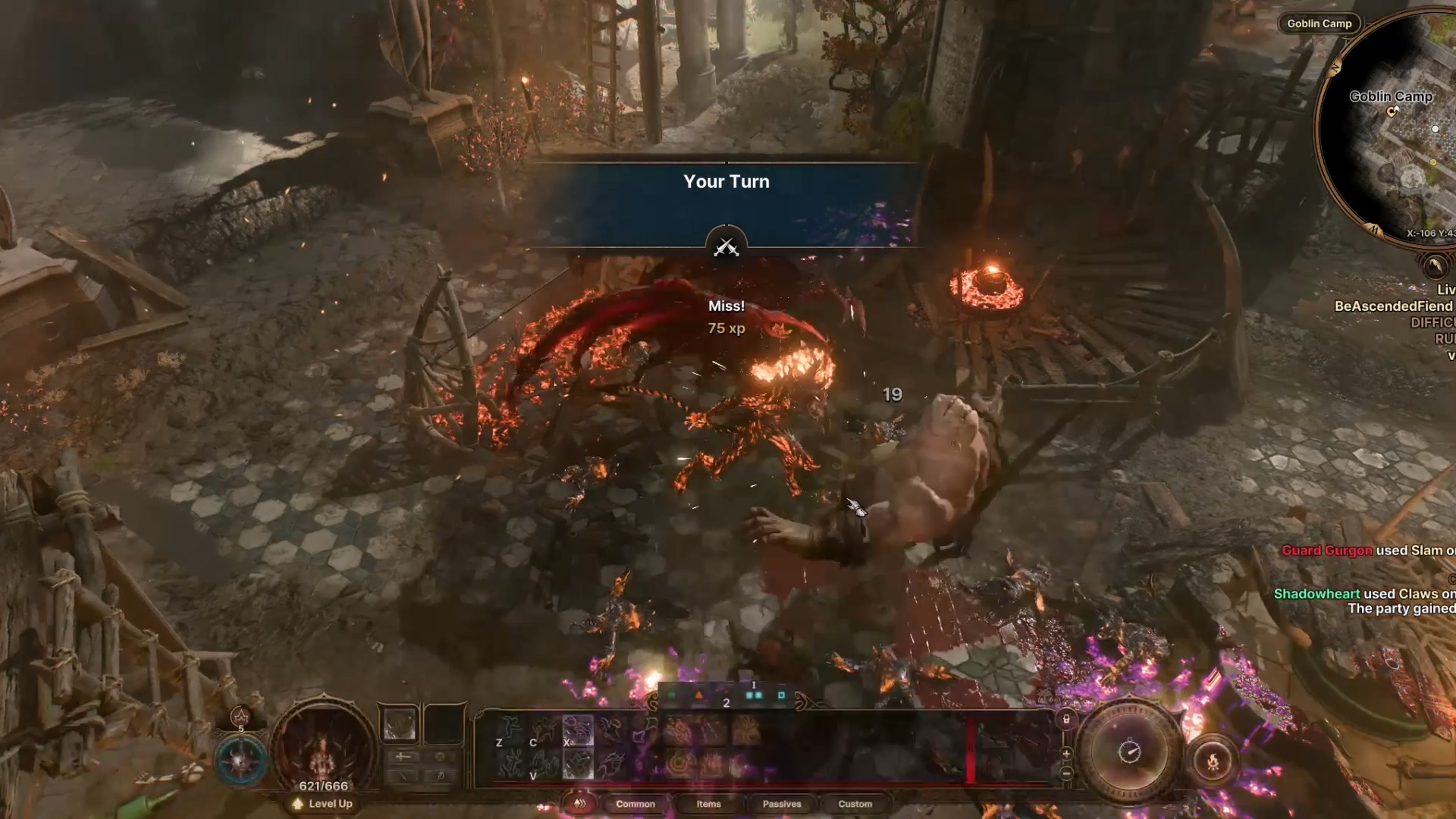Click the equipped item slot beside portrait
Screen dimensions: 1456x819
pos(400,723)
